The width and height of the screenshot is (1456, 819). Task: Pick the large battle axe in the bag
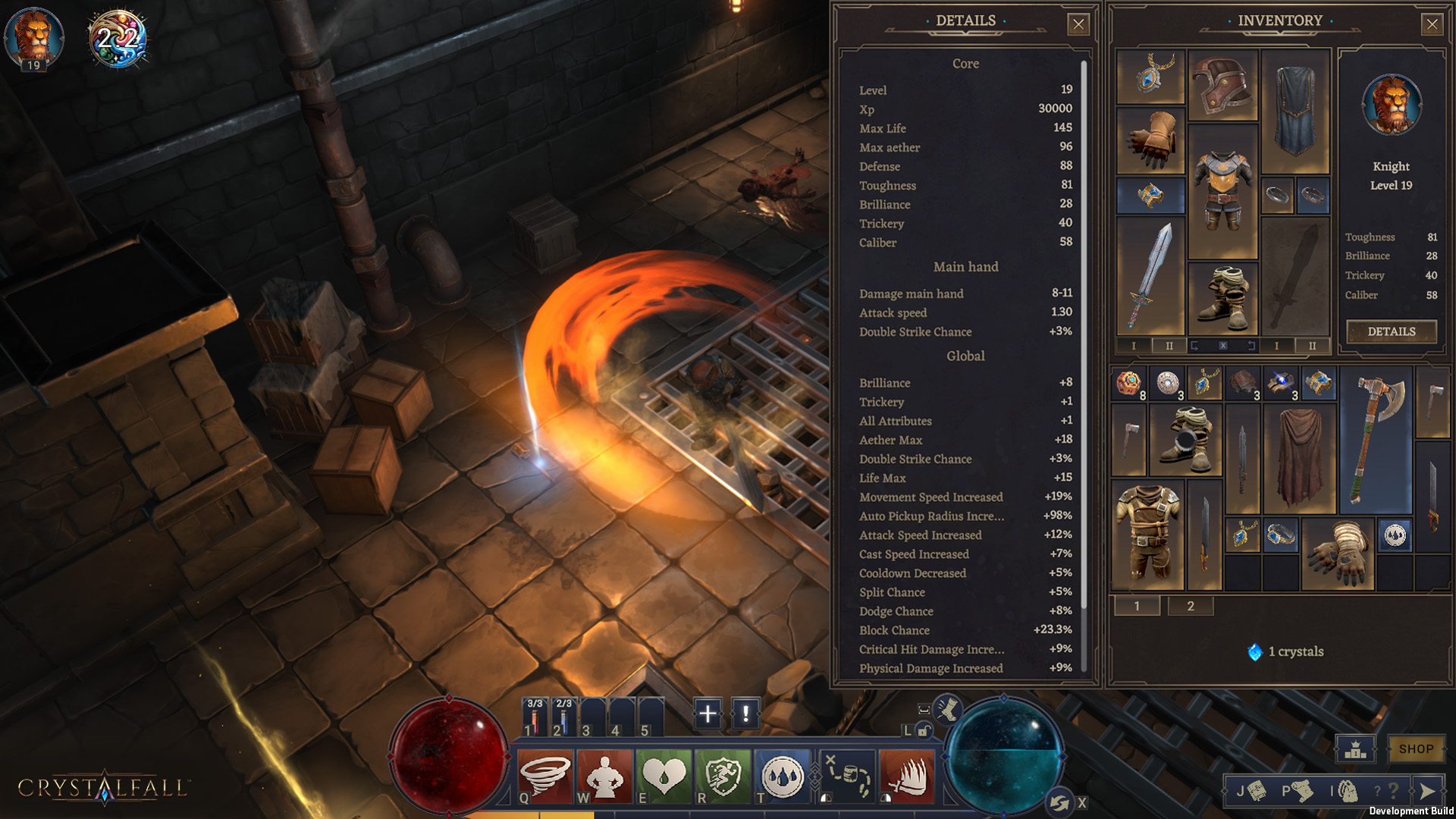coord(1376,440)
